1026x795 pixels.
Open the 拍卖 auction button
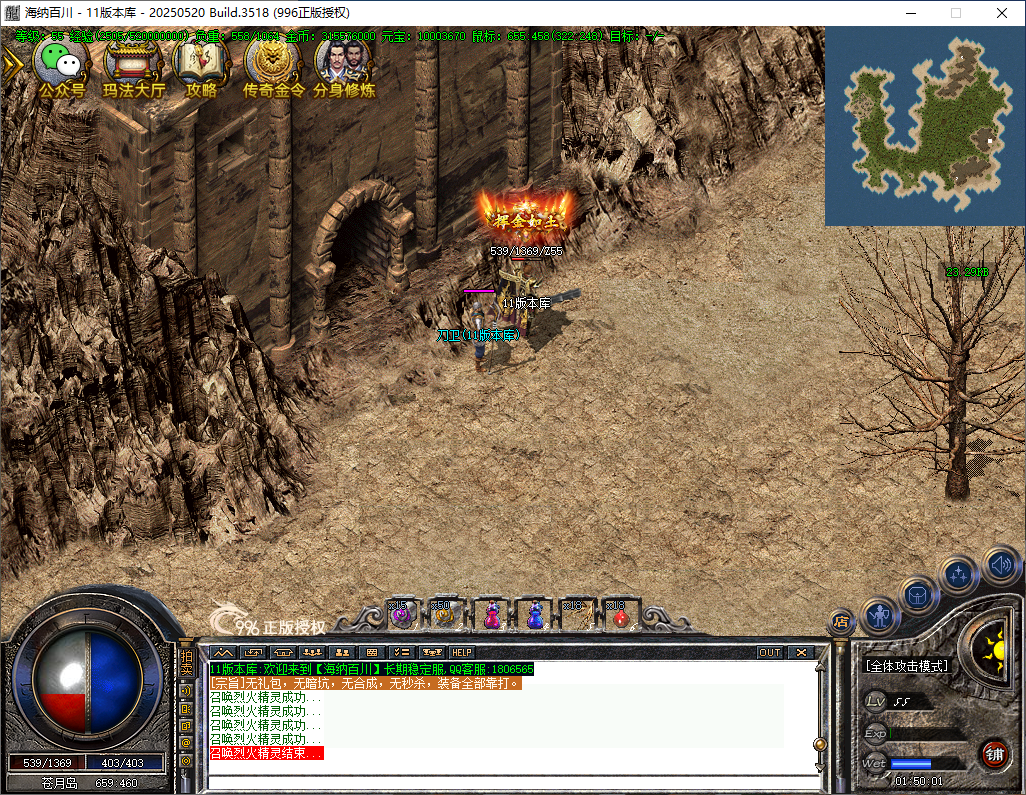tap(186, 663)
